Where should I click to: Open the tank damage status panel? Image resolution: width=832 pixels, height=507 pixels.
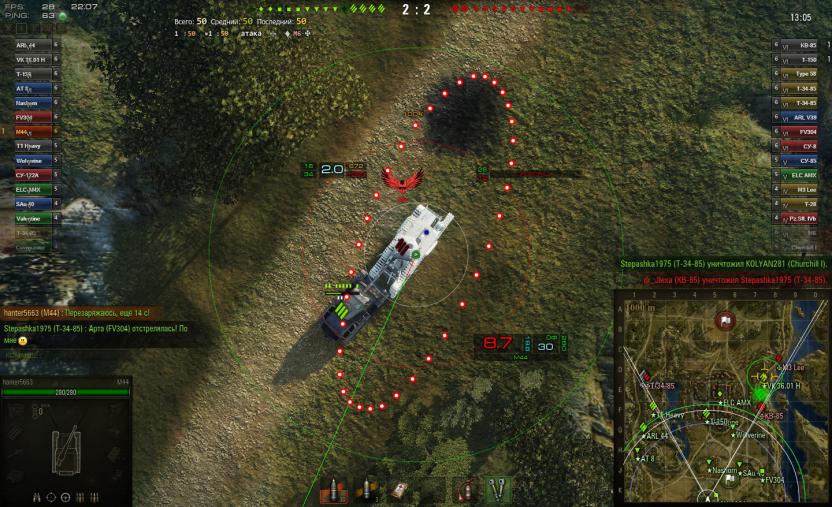click(x=65, y=440)
